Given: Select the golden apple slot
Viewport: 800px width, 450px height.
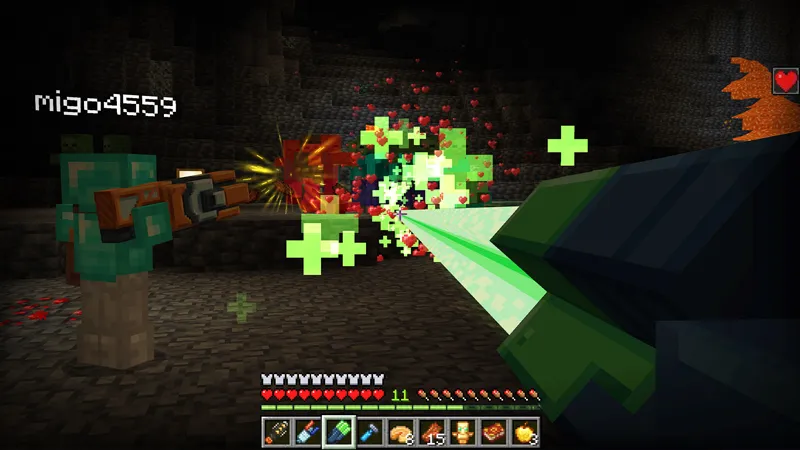Looking at the screenshot, I should 524,431.
